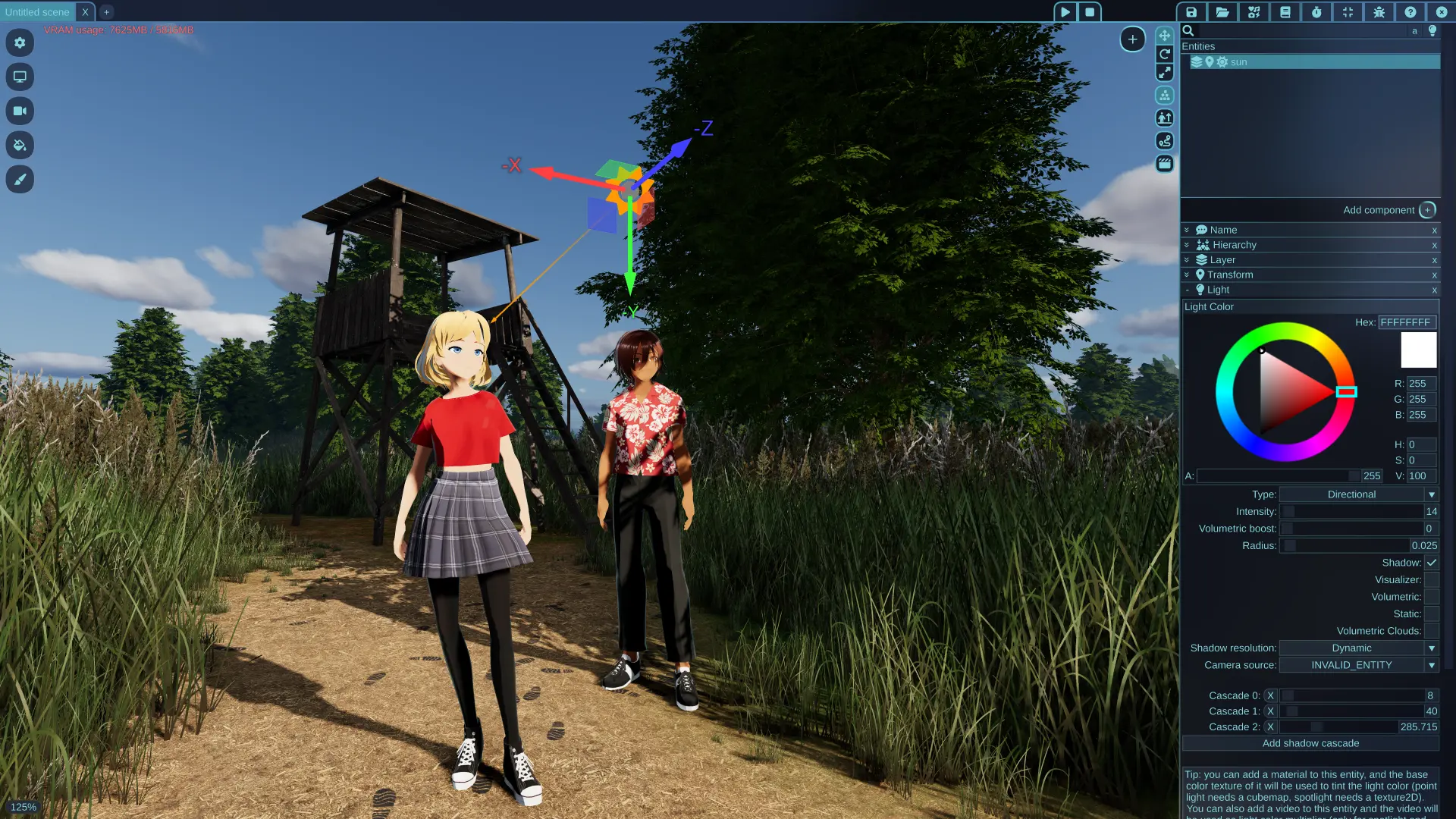
Task: Save the scene with the floppy disk icon
Action: click(x=1191, y=12)
